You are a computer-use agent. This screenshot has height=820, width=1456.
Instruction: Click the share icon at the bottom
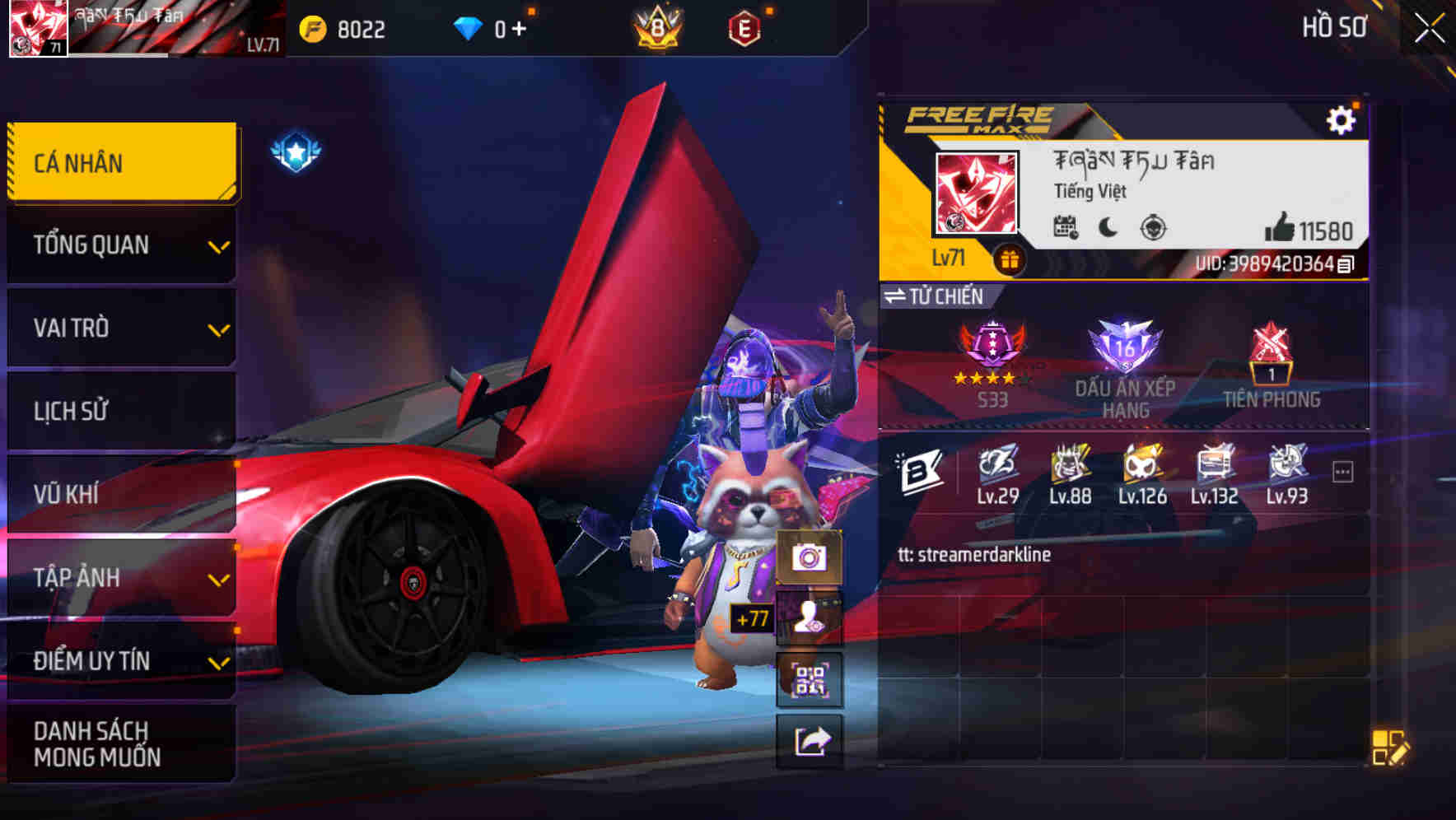[811, 741]
